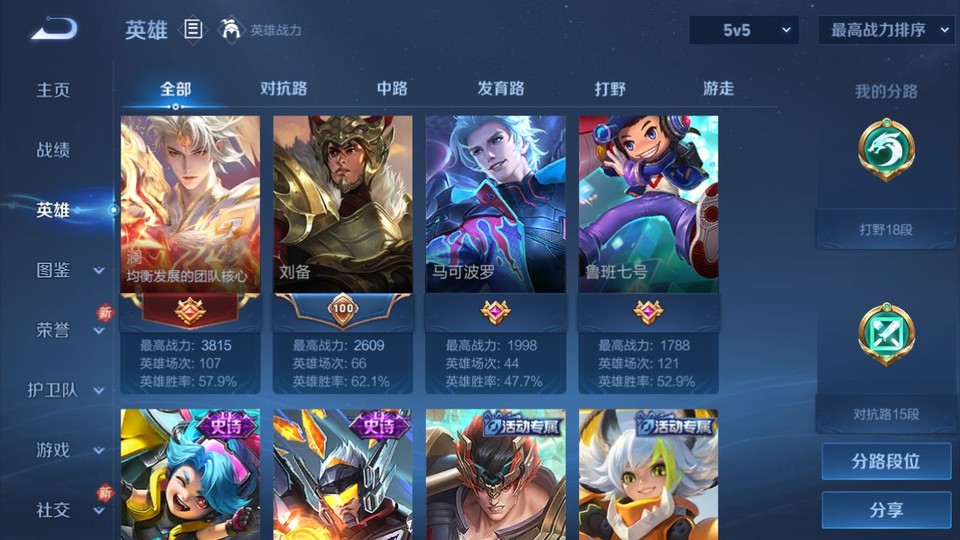The height and width of the screenshot is (540, 960).
Task: Click the 分路段位 button
Action: point(886,462)
